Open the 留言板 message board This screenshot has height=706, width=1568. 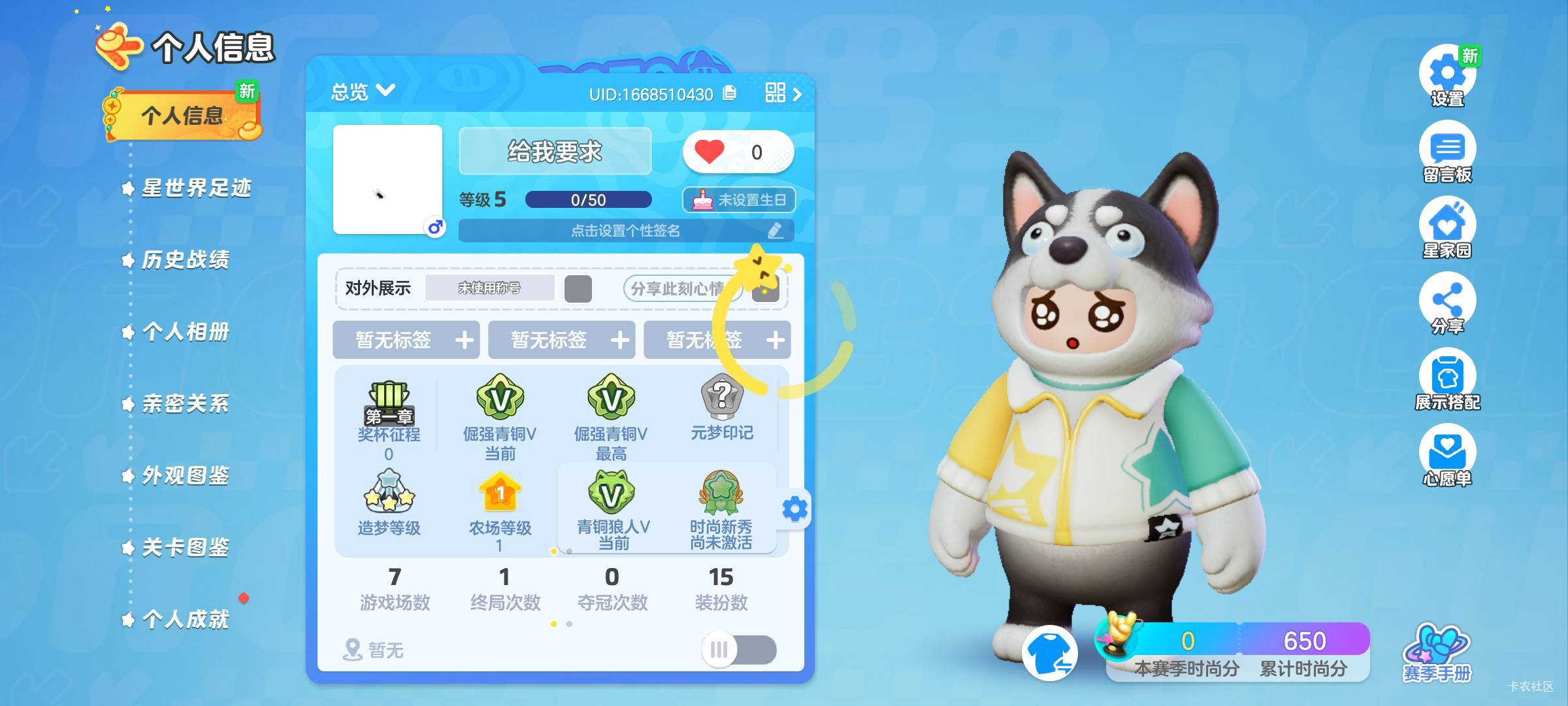[1447, 154]
